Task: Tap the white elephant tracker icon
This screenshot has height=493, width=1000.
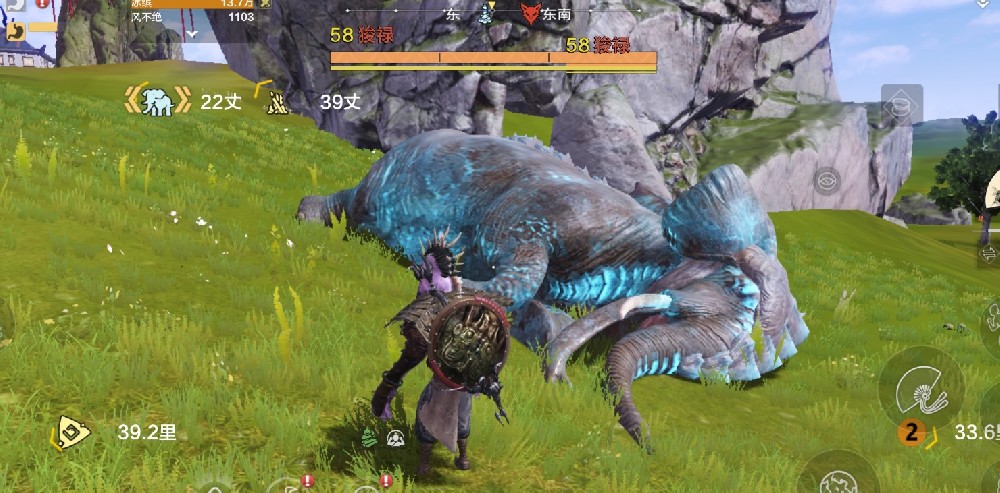Action: (157, 100)
